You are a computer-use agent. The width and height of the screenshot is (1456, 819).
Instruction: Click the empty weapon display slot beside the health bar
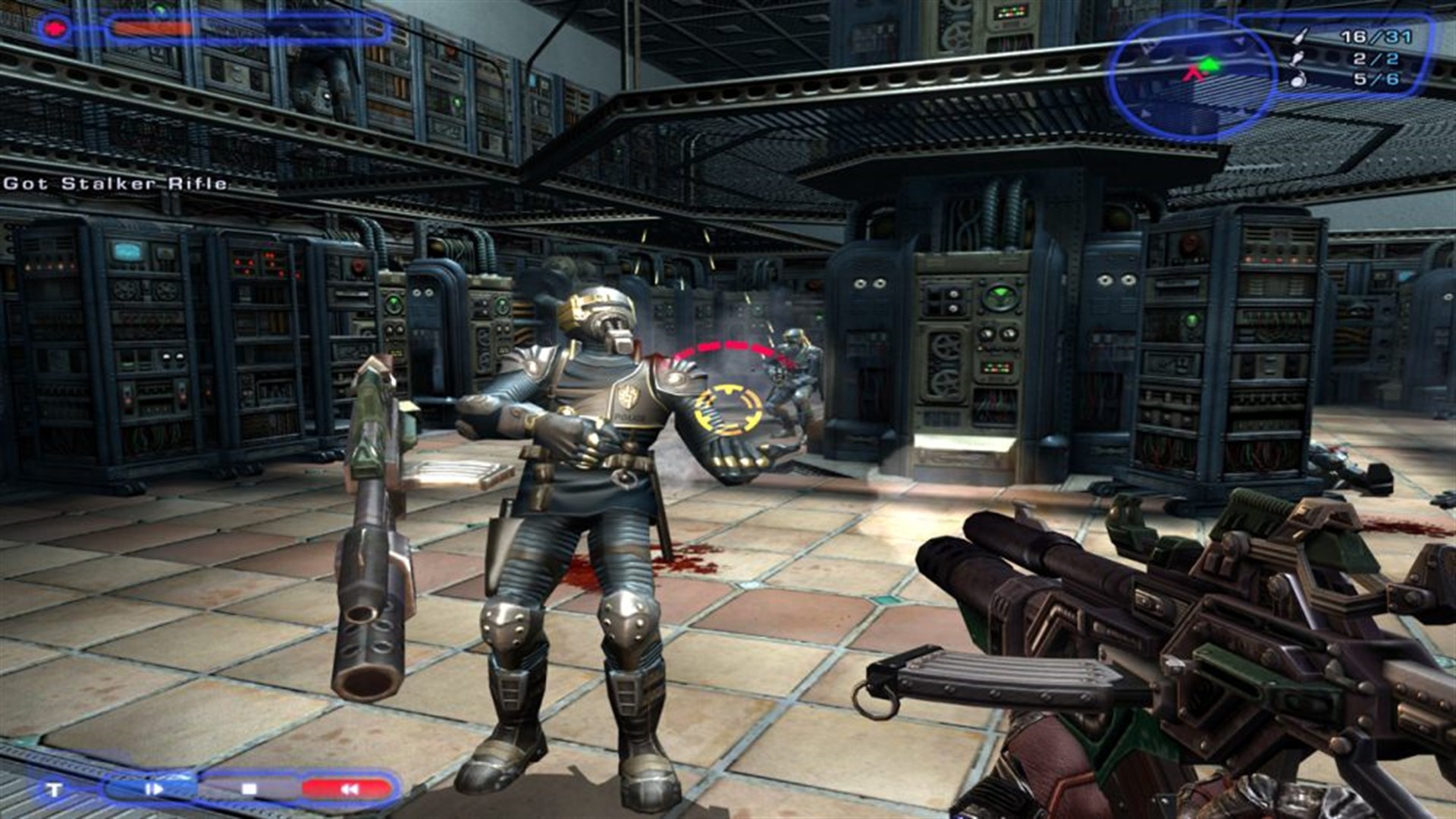pyautogui.click(x=296, y=28)
